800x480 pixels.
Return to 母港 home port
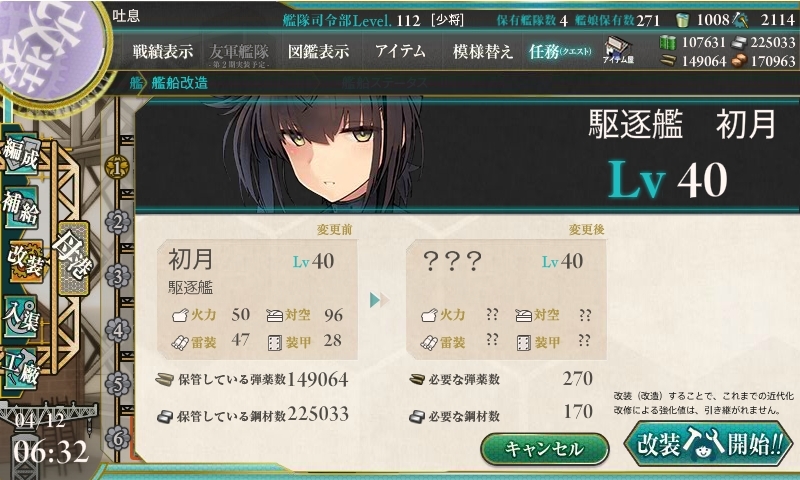tap(75, 252)
